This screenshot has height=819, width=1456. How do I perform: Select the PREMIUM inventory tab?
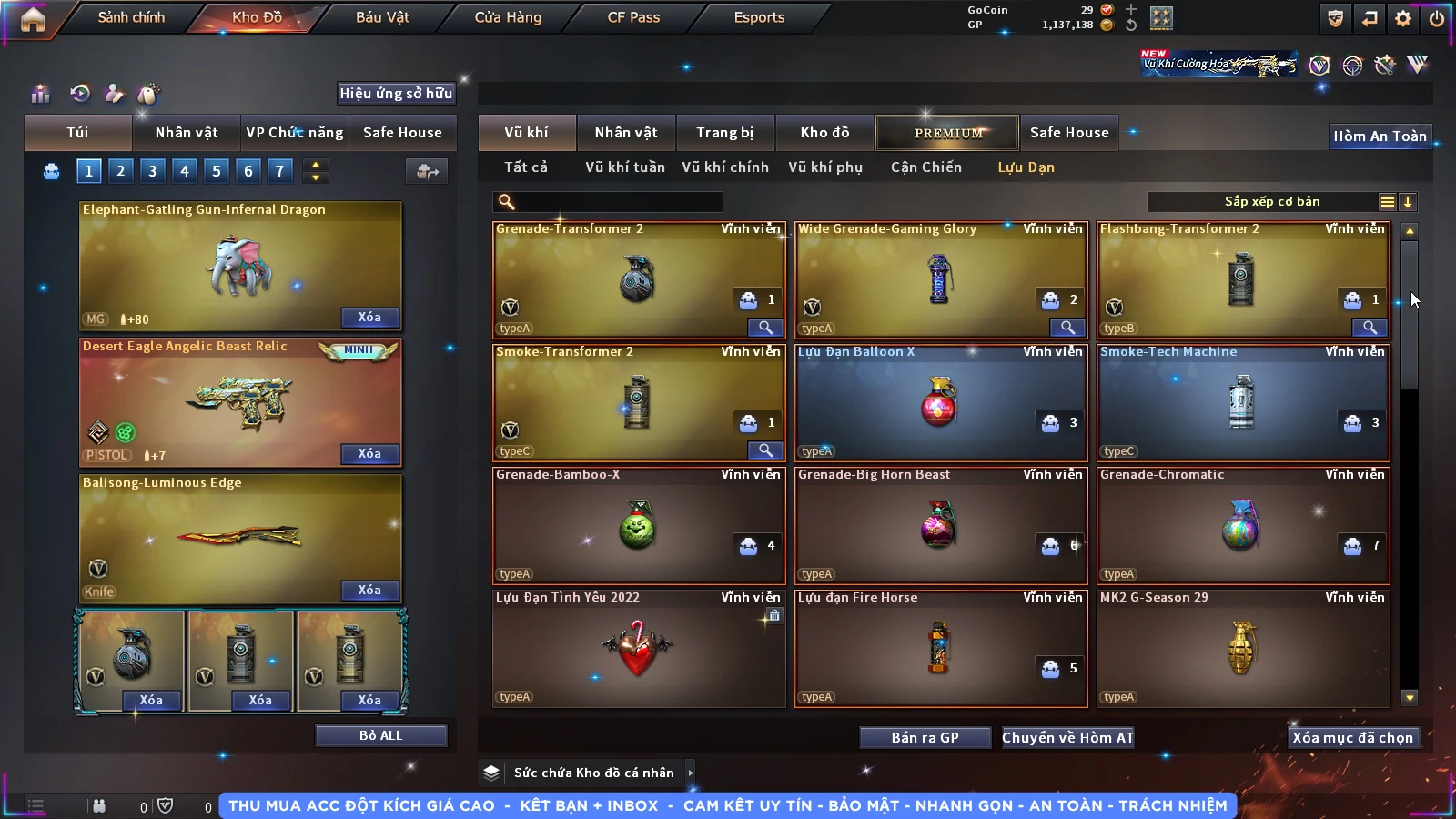(x=947, y=133)
